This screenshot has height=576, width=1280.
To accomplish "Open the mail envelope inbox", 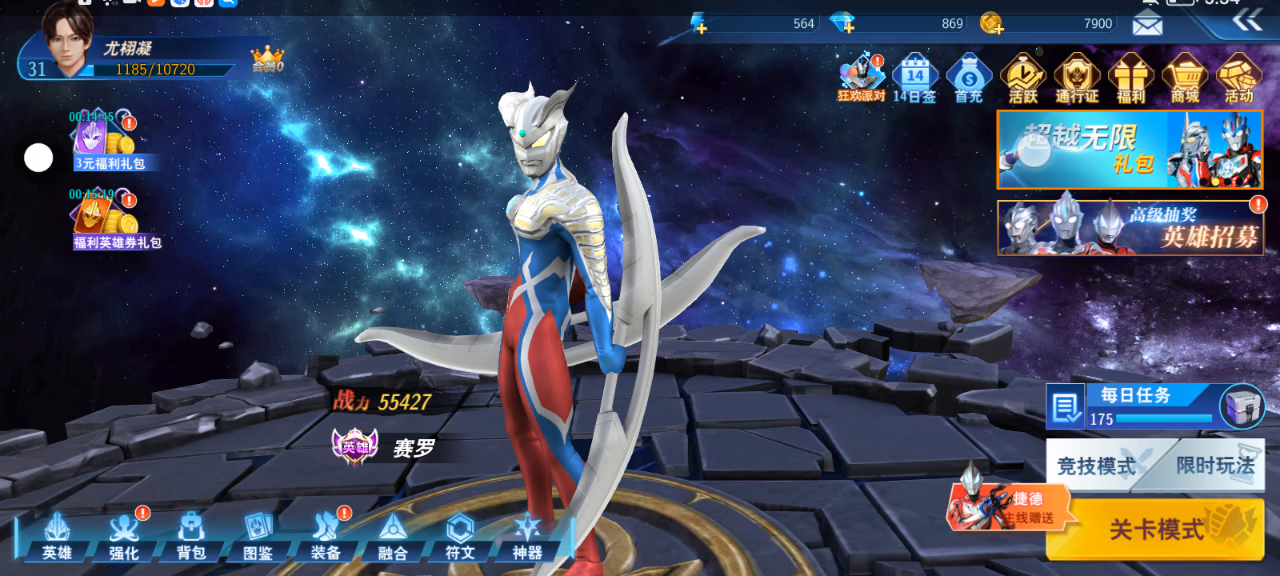I will [1147, 23].
